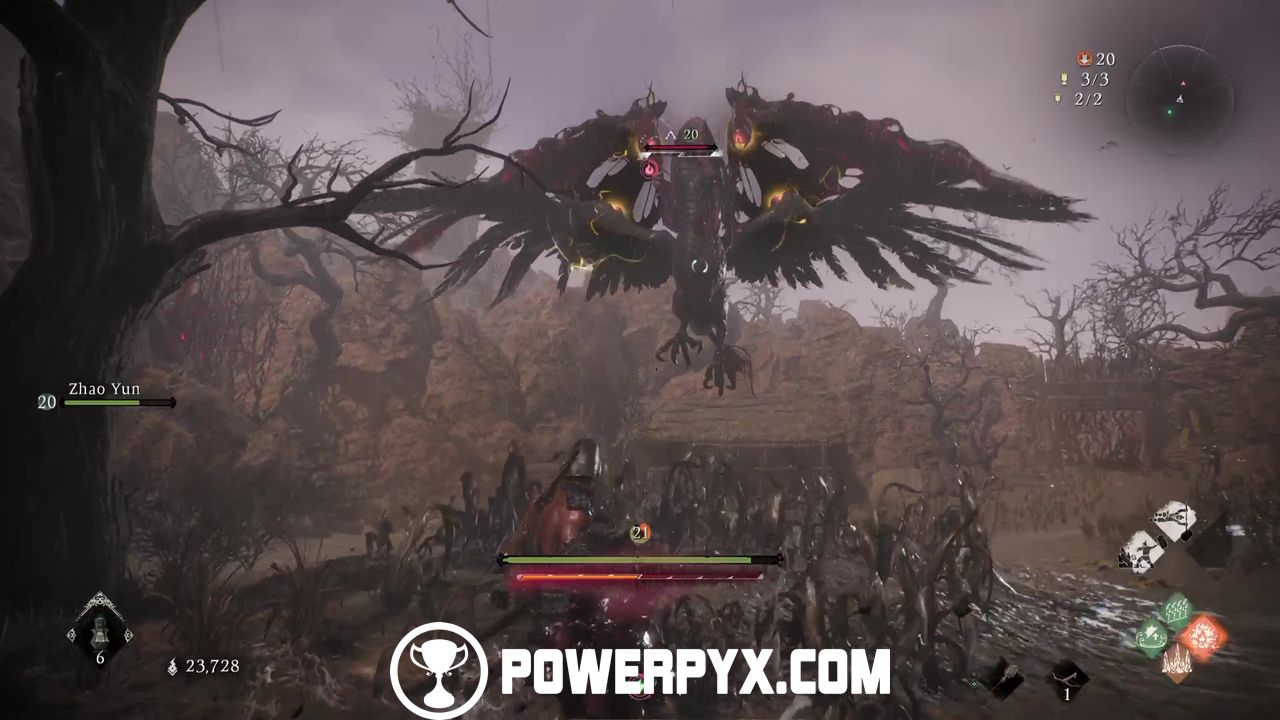Click the boss's red spirit gauge
The width and height of the screenshot is (1280, 720).
680,148
